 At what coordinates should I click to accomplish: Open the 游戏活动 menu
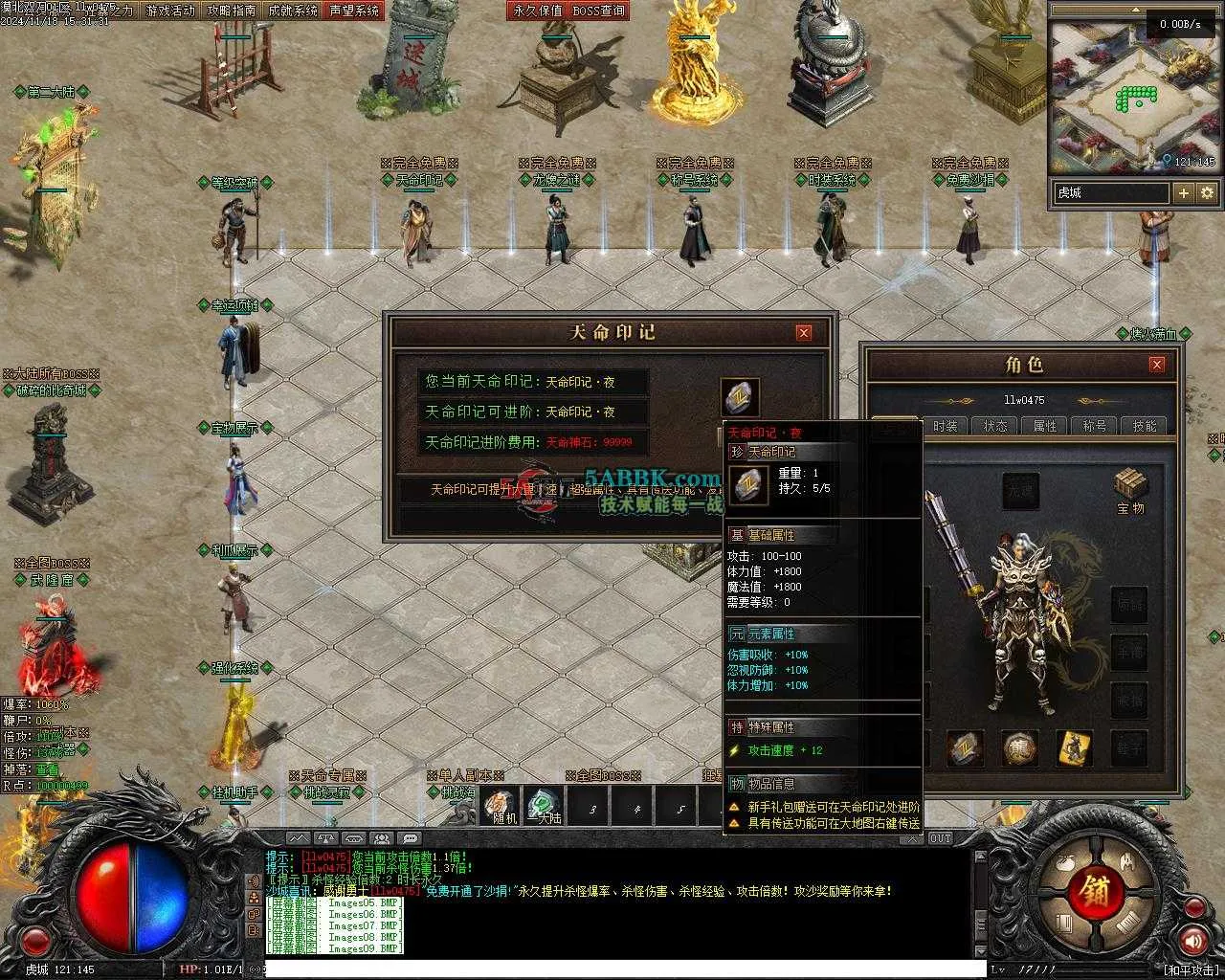[170, 11]
